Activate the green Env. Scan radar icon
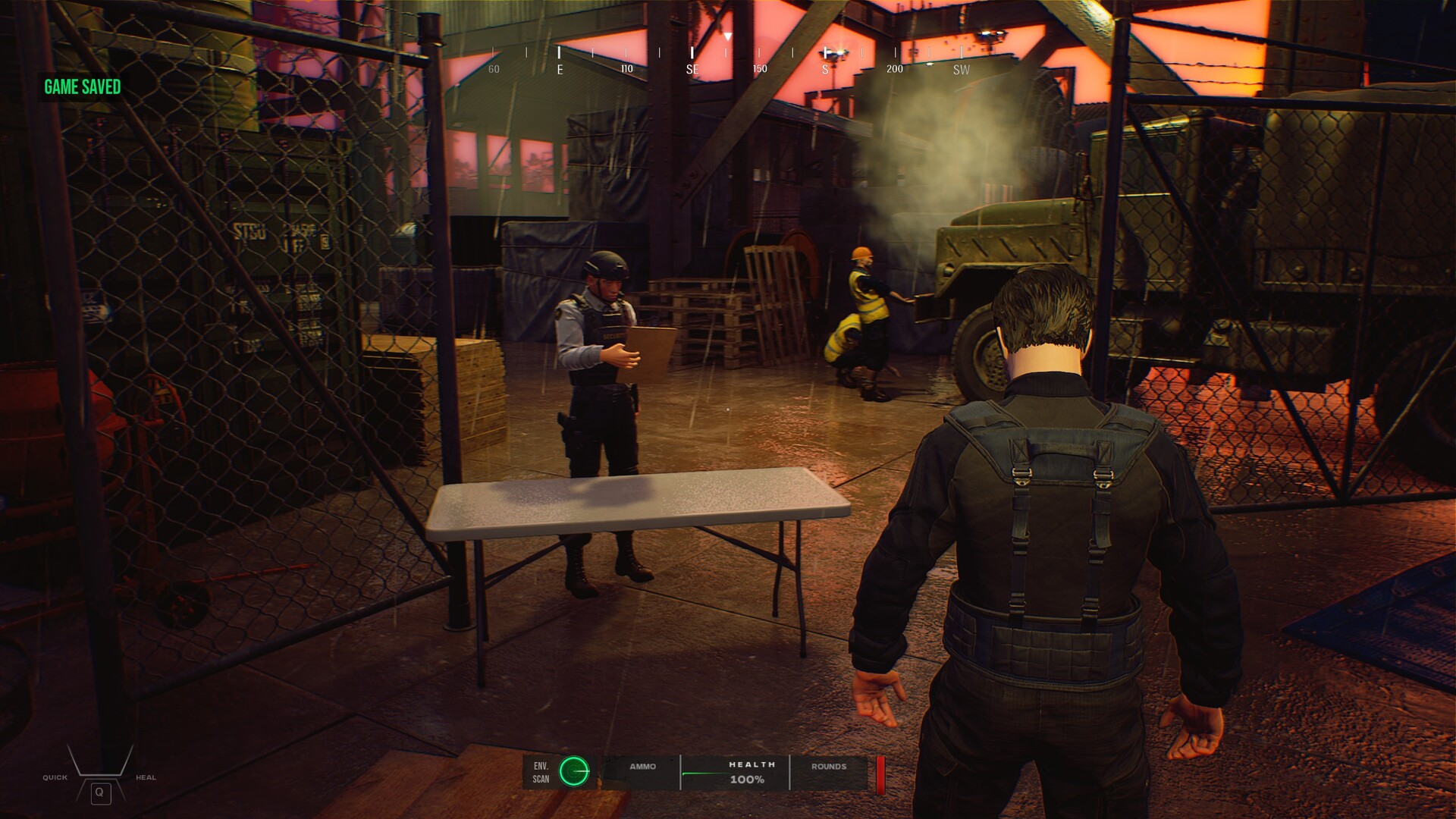Image resolution: width=1456 pixels, height=819 pixels. [574, 771]
